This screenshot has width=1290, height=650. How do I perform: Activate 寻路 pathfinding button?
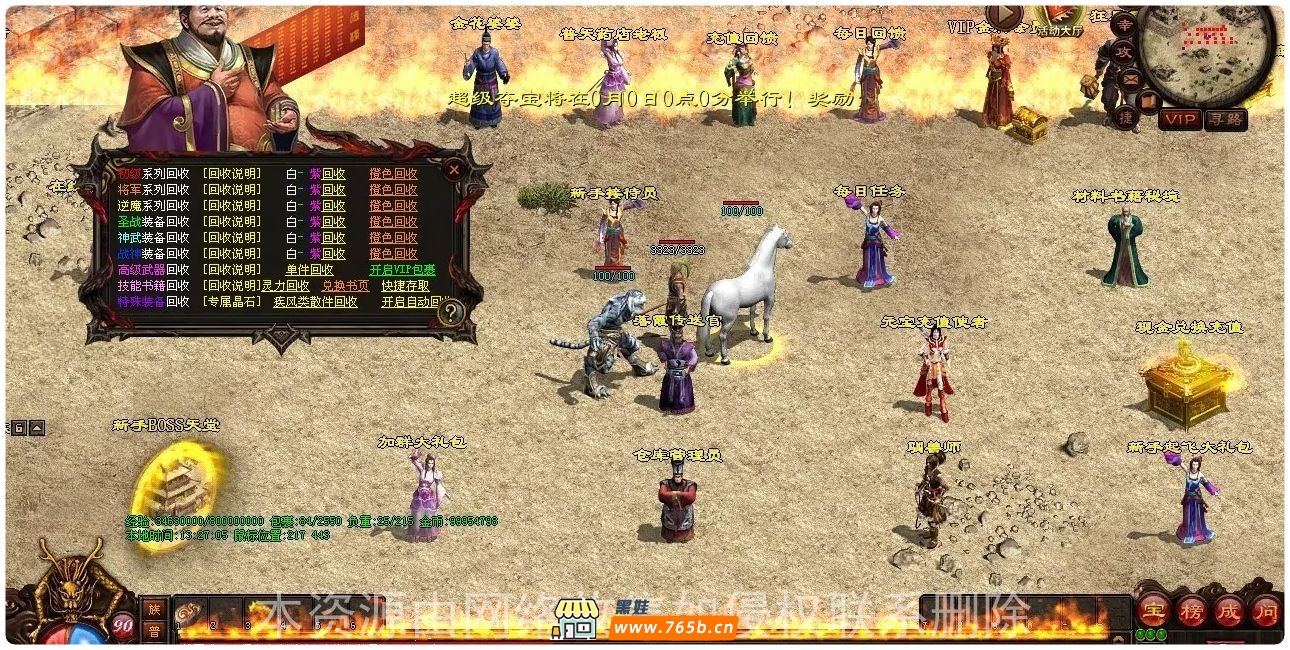(1225, 120)
